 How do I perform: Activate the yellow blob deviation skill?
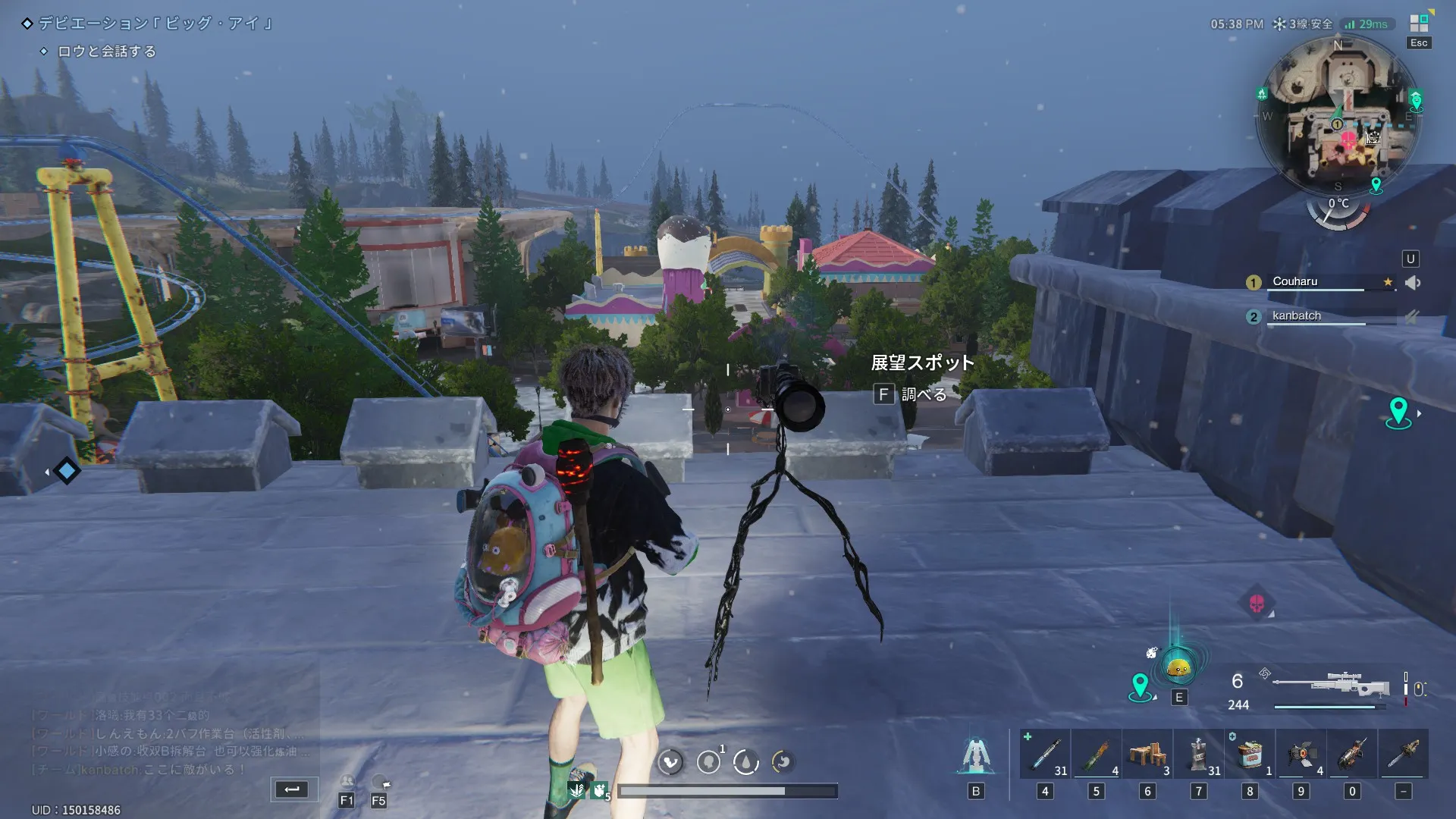click(1178, 668)
